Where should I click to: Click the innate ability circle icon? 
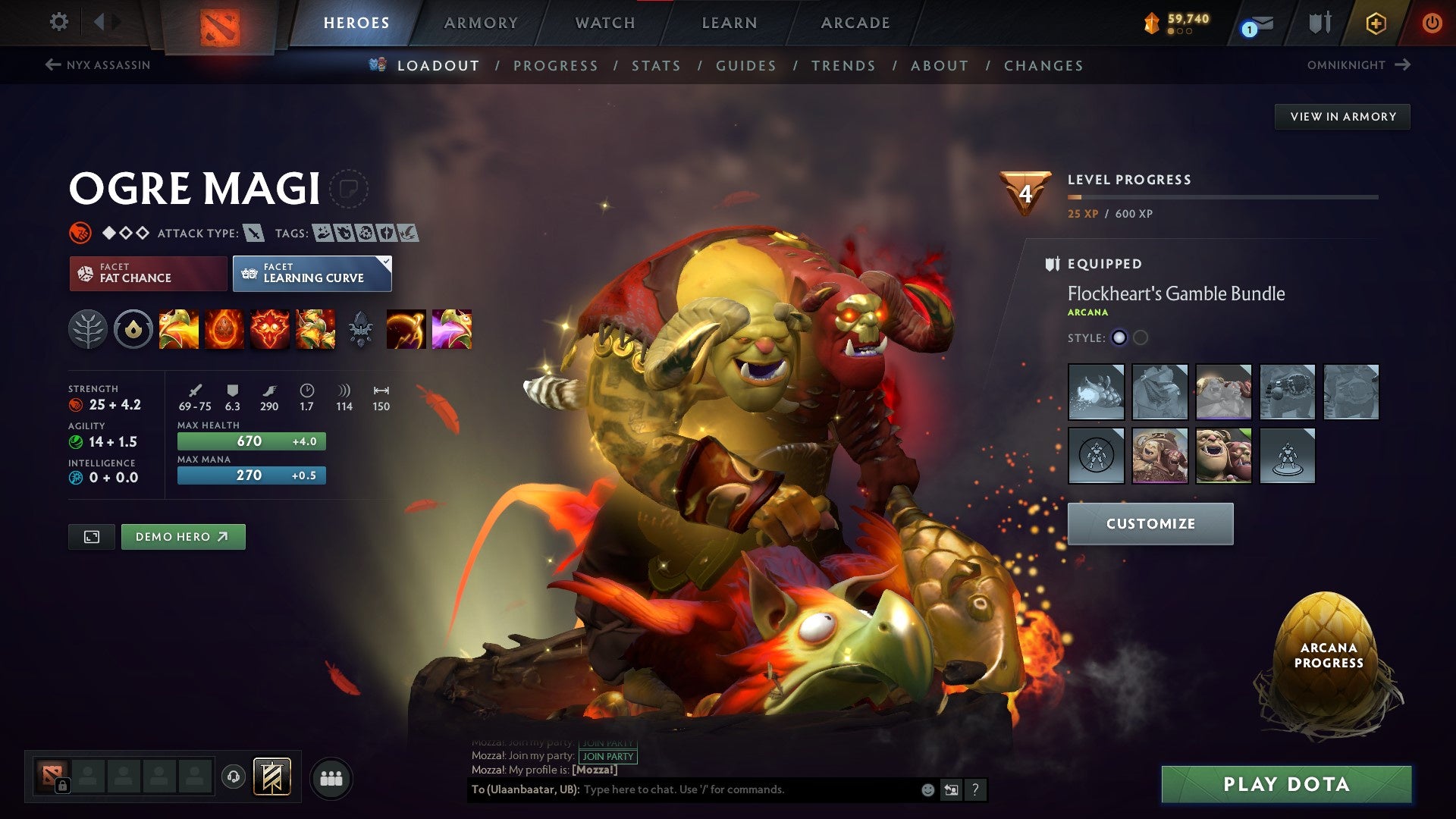(x=133, y=329)
